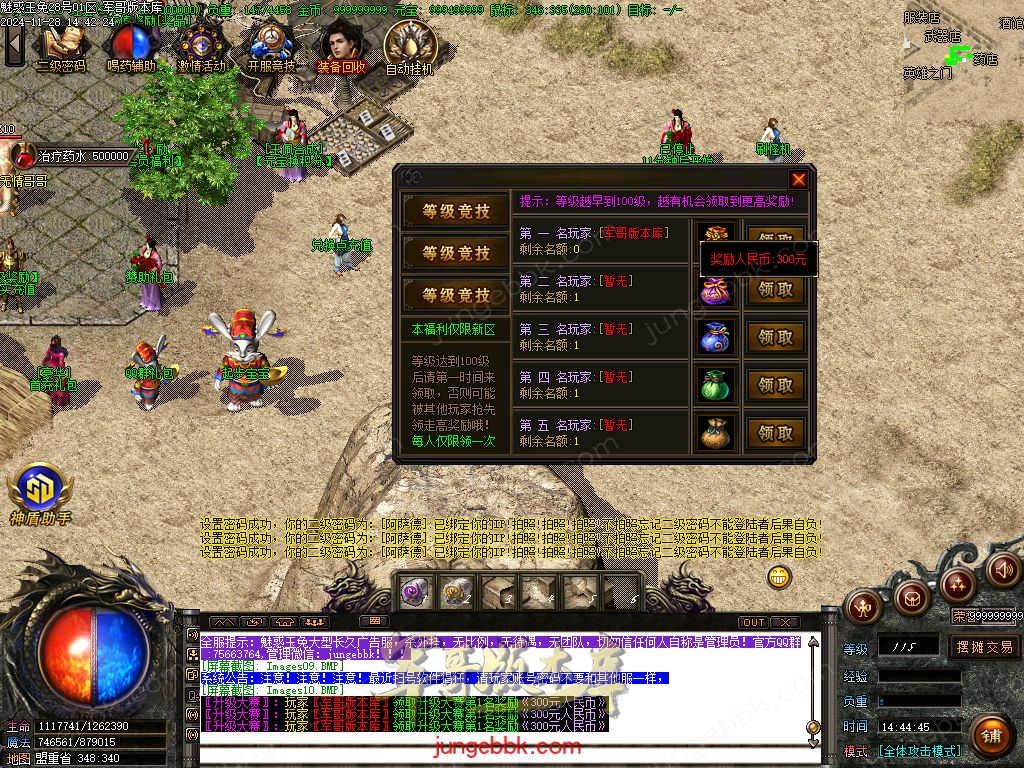1024x768 pixels.
Task: Open the 喝药辅助 potion assist menu
Action: (131, 46)
